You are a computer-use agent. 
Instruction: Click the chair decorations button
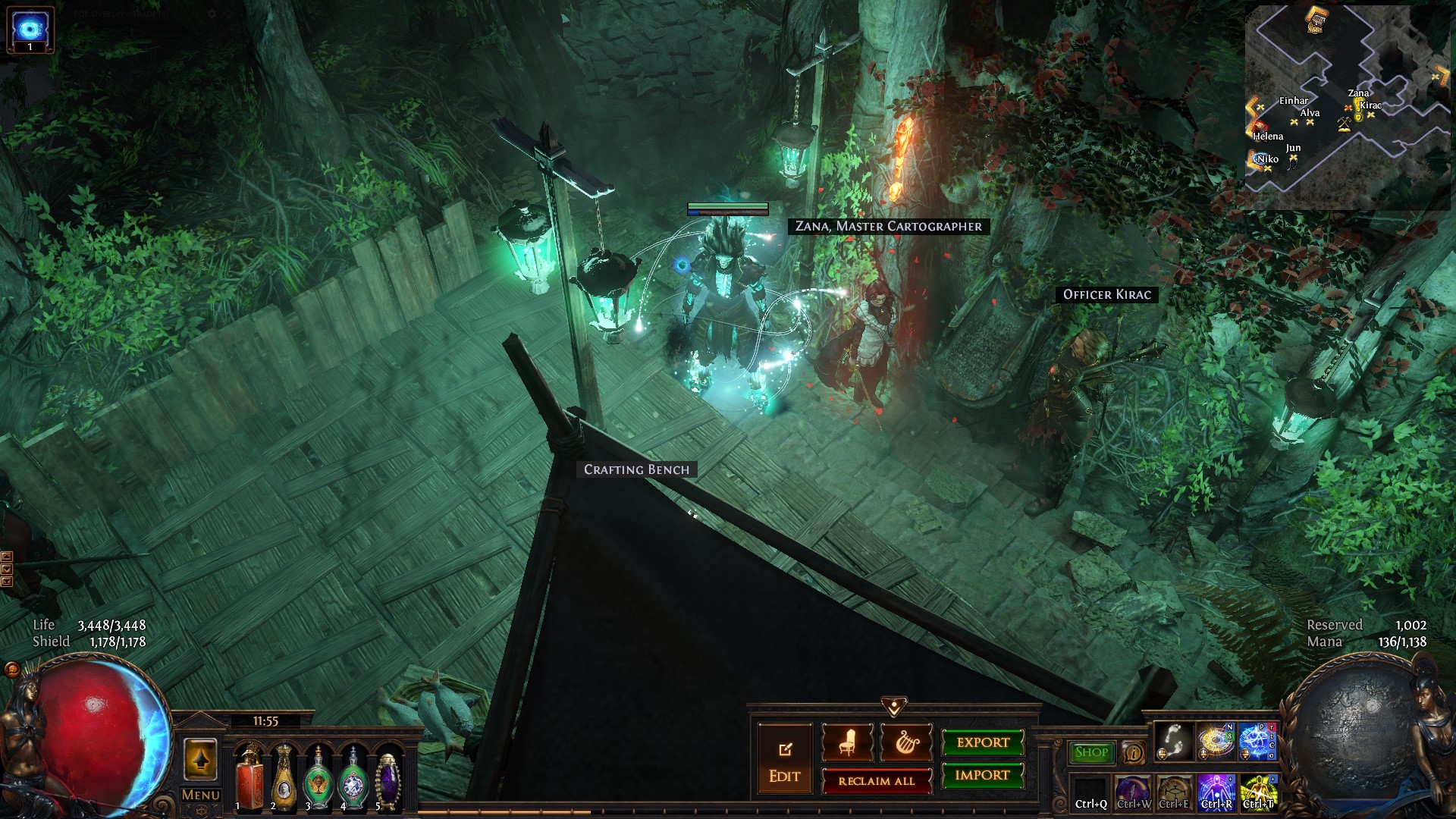point(847,742)
